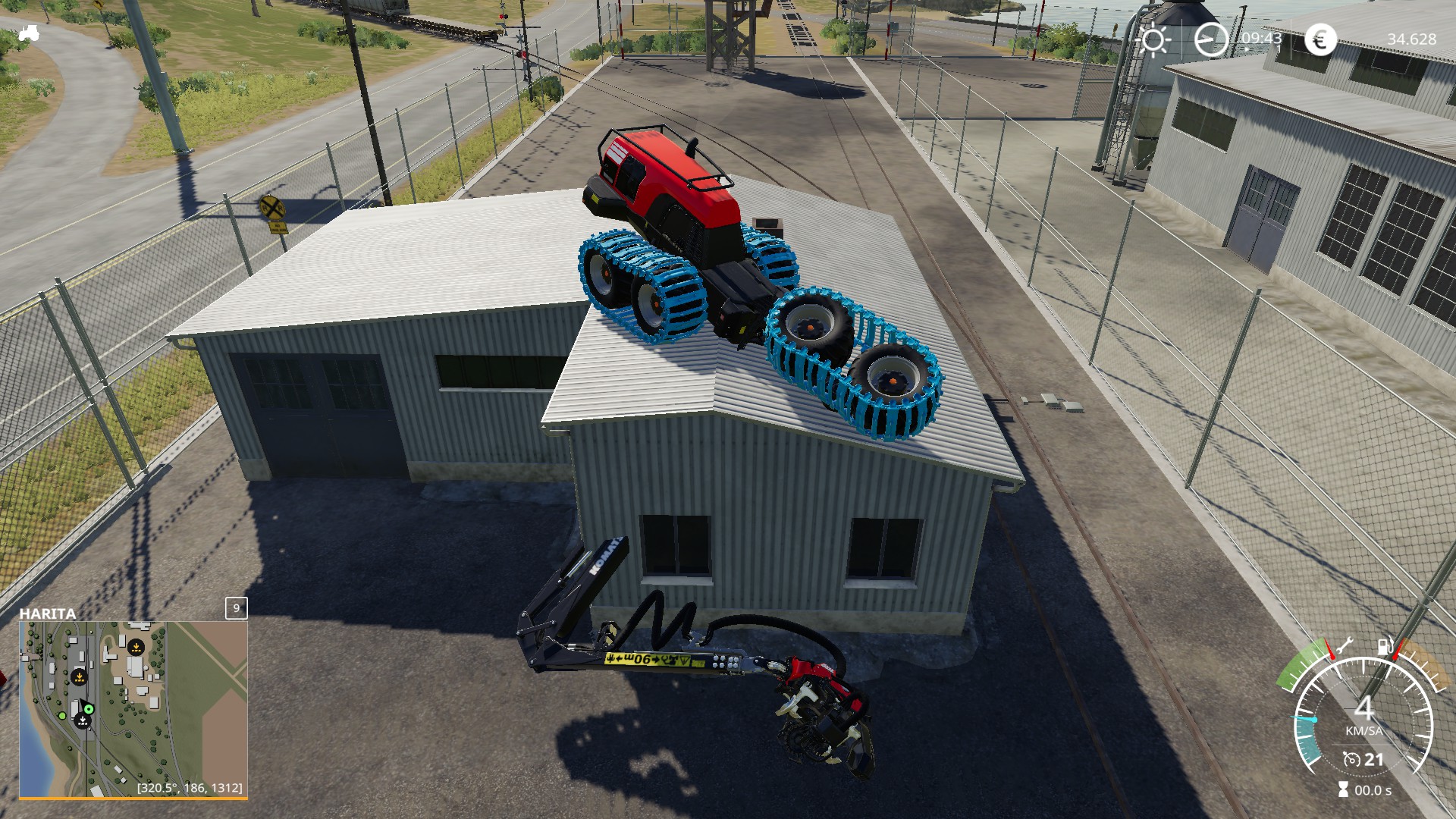Select the green player marker on minimap
The height and width of the screenshot is (819, 1456).
coord(89,709)
